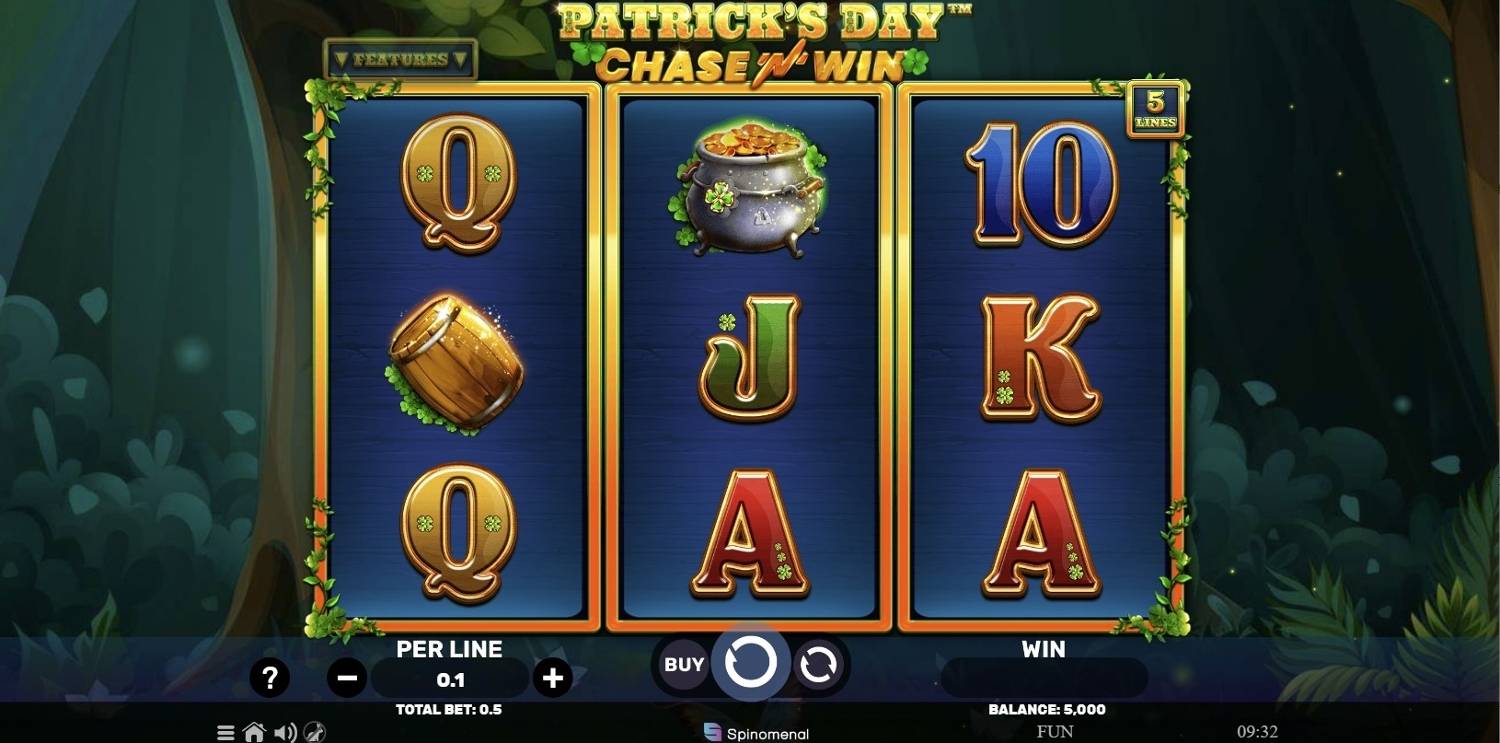The image size is (1500, 743).
Task: Click the home icon to exit game
Action: pyautogui.click(x=254, y=731)
